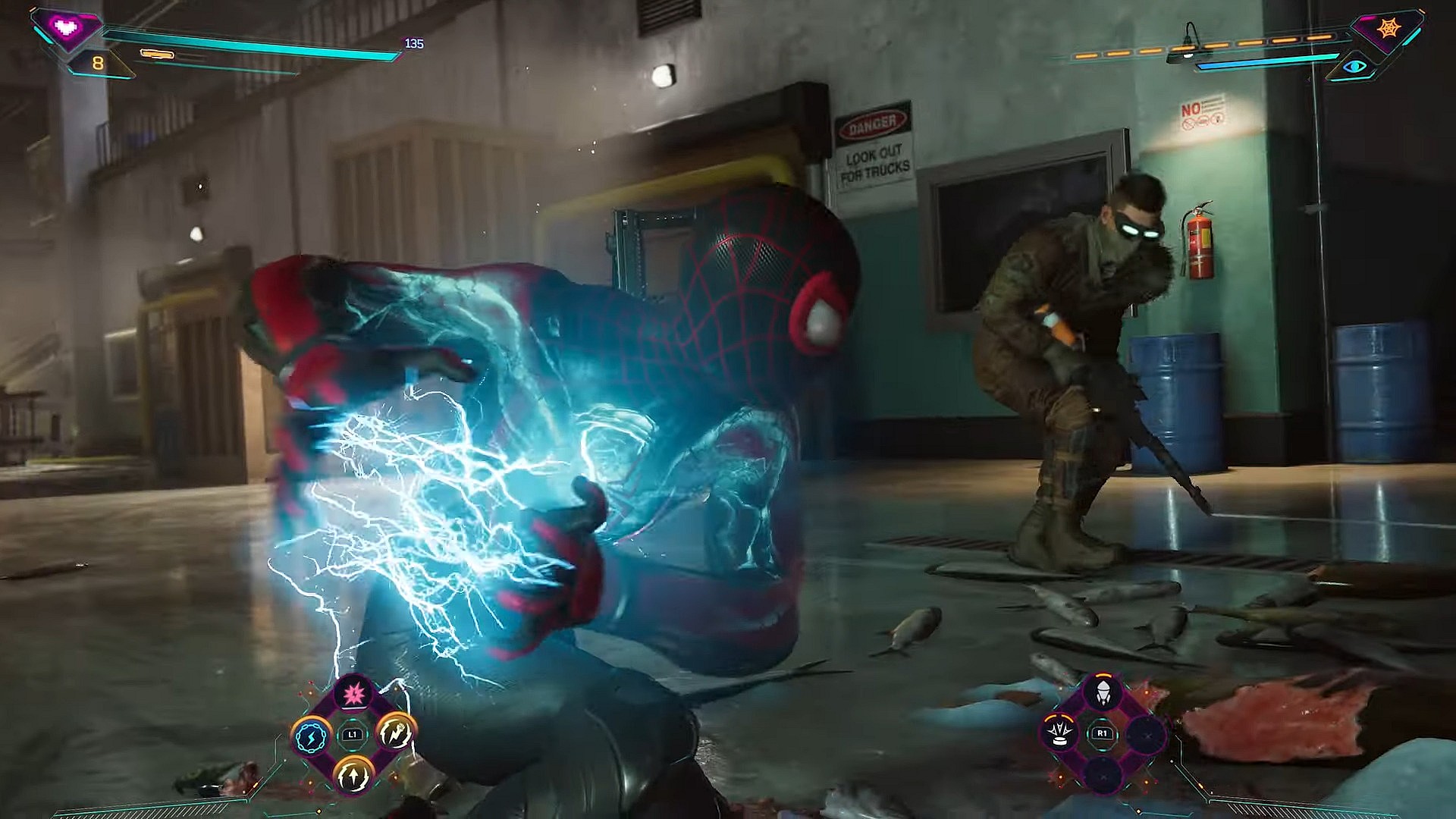
Task: Select the upward-arrow Venom Jump icon
Action: click(x=353, y=777)
